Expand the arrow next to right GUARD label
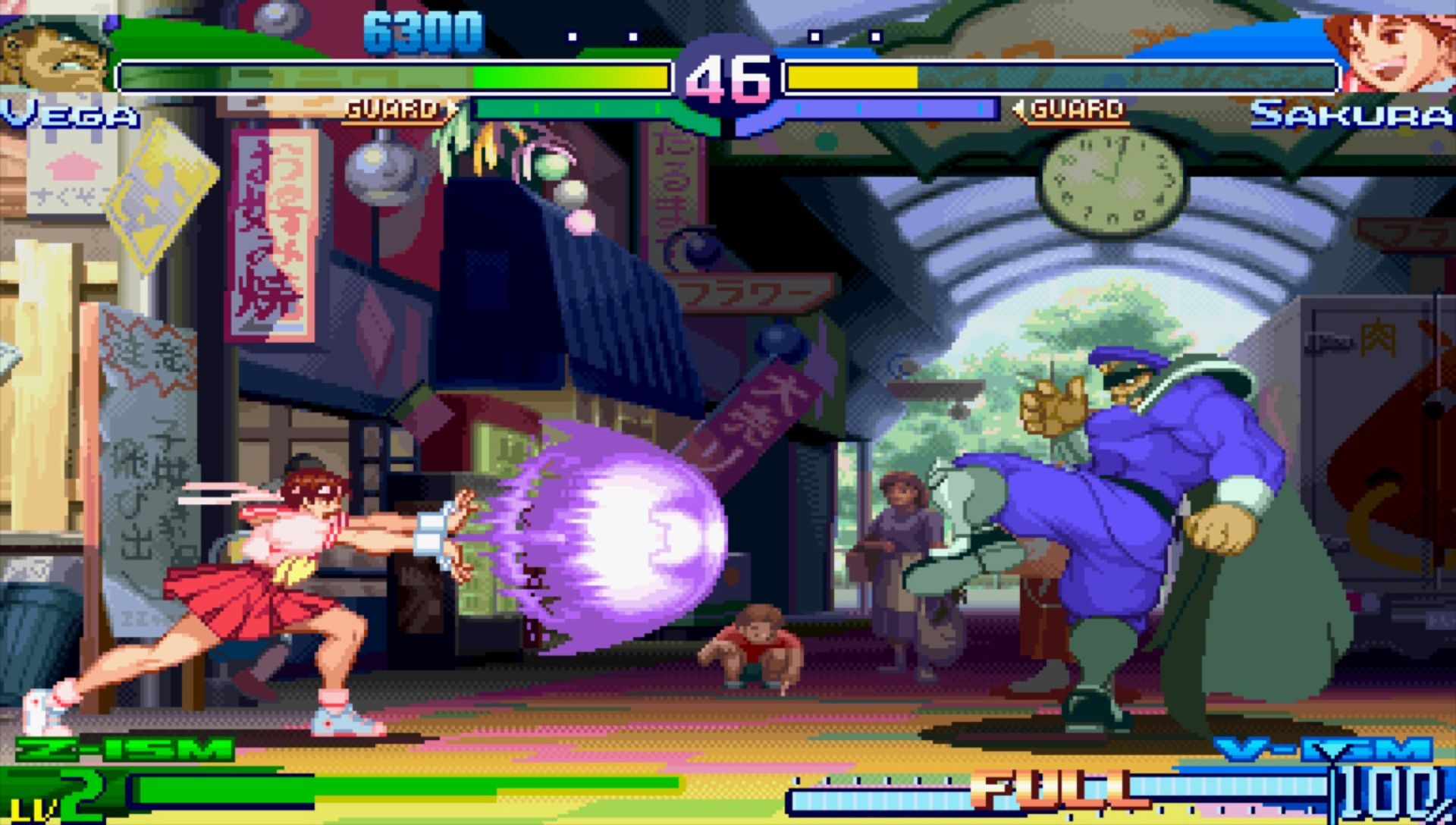Screen dimensions: 1456x825 coord(1021,108)
